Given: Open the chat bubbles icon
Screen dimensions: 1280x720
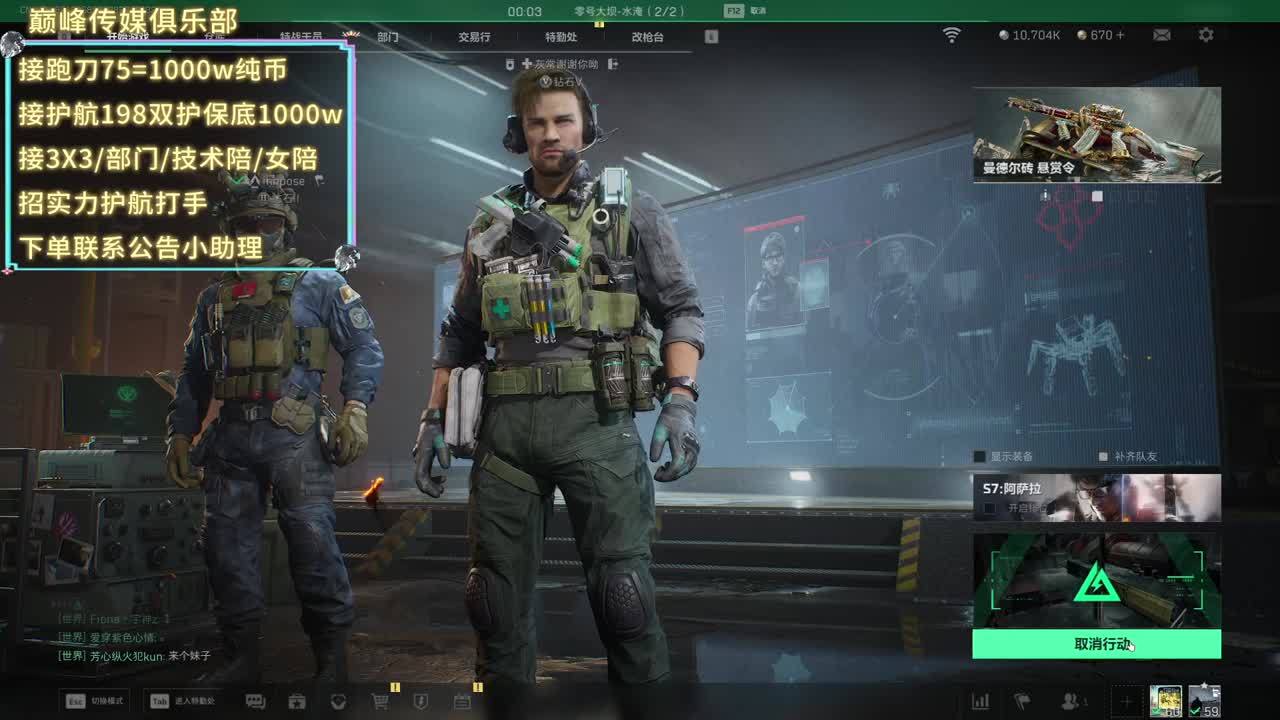Looking at the screenshot, I should pyautogui.click(x=255, y=701).
